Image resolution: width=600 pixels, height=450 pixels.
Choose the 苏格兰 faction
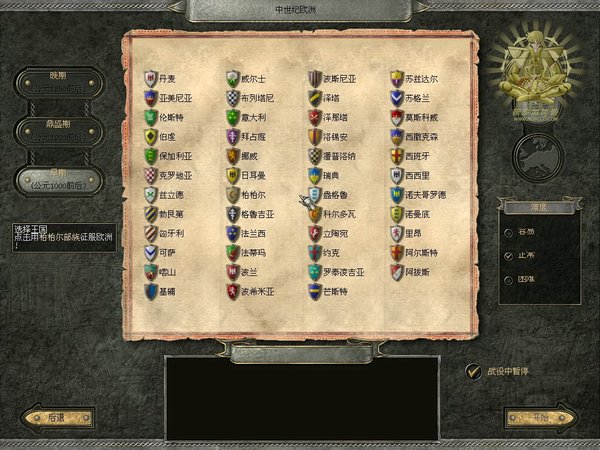tap(410, 98)
